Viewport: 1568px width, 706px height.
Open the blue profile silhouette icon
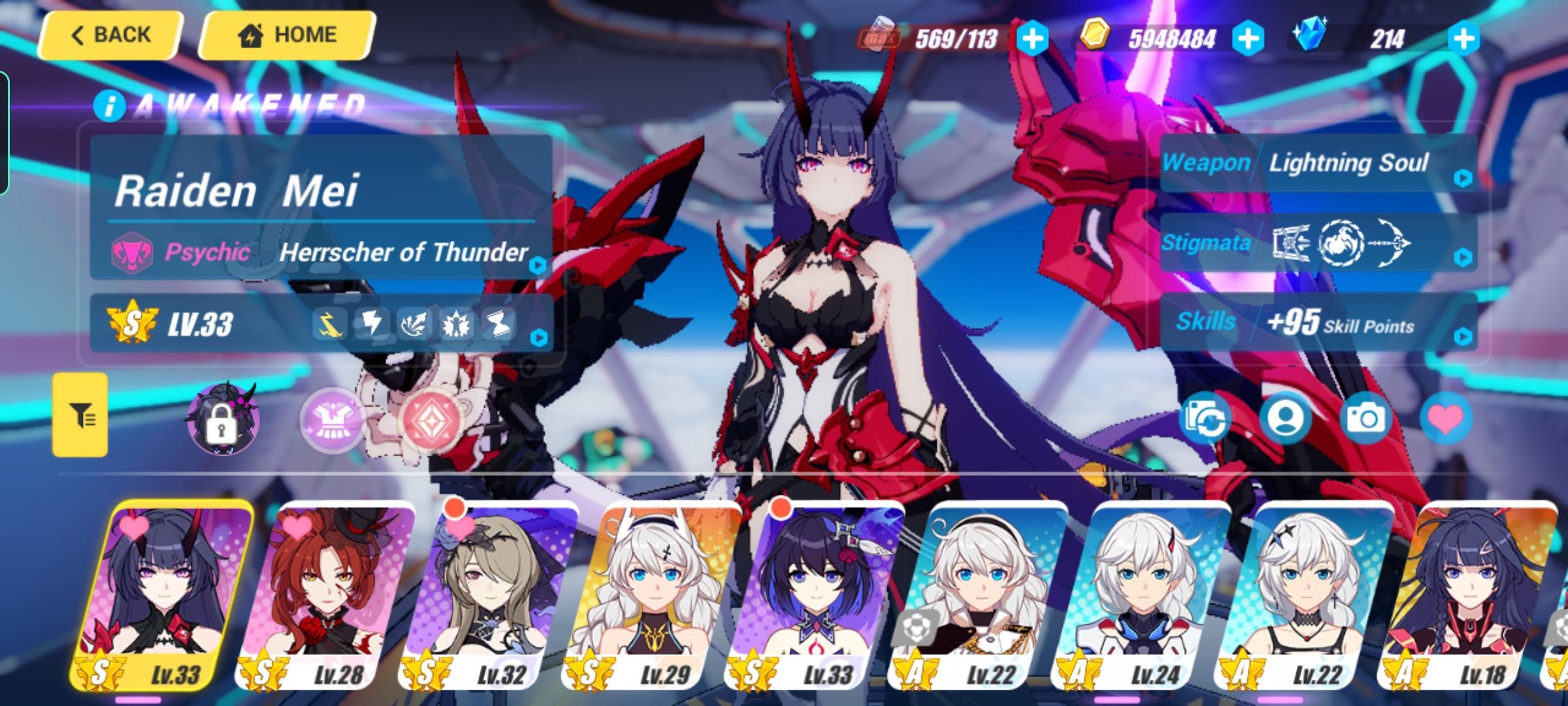pyautogui.click(x=1285, y=419)
